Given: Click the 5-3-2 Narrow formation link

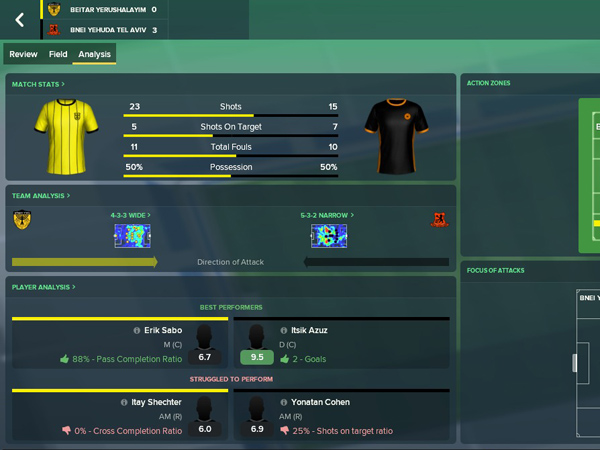Looking at the screenshot, I should click(x=328, y=215).
